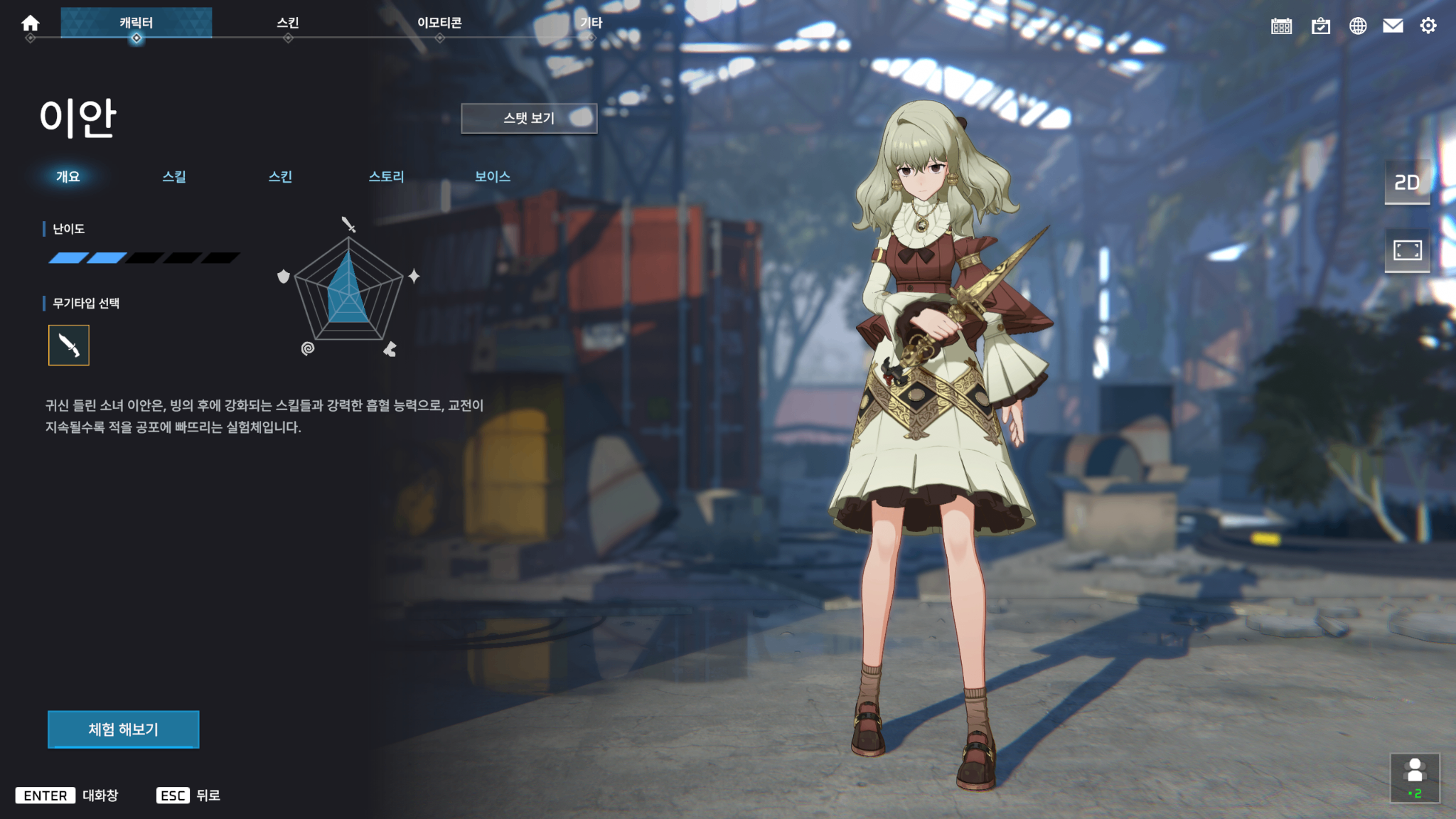Go to the home screen icon

(30, 23)
